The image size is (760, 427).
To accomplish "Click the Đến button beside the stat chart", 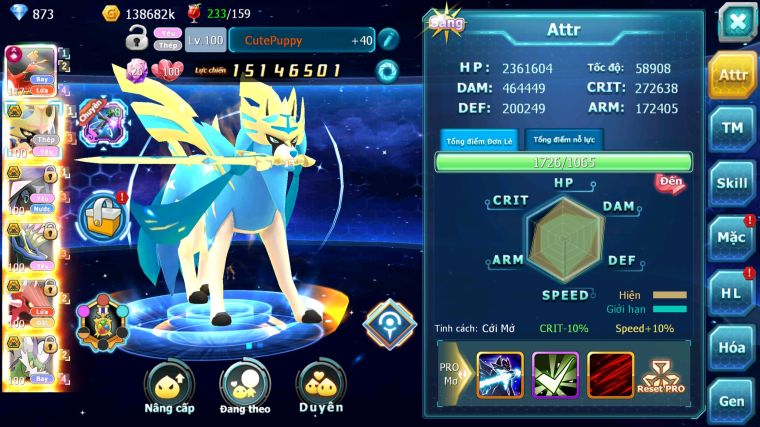I will coord(669,182).
